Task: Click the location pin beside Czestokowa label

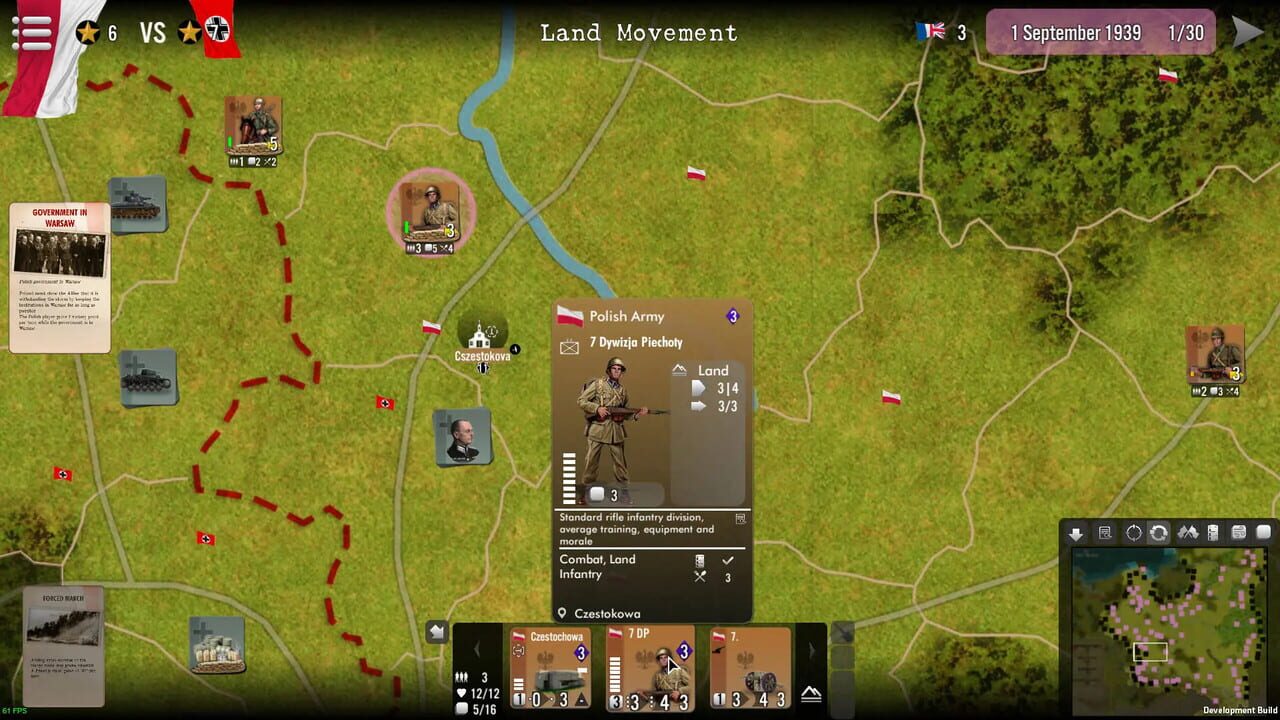Action: (x=561, y=612)
